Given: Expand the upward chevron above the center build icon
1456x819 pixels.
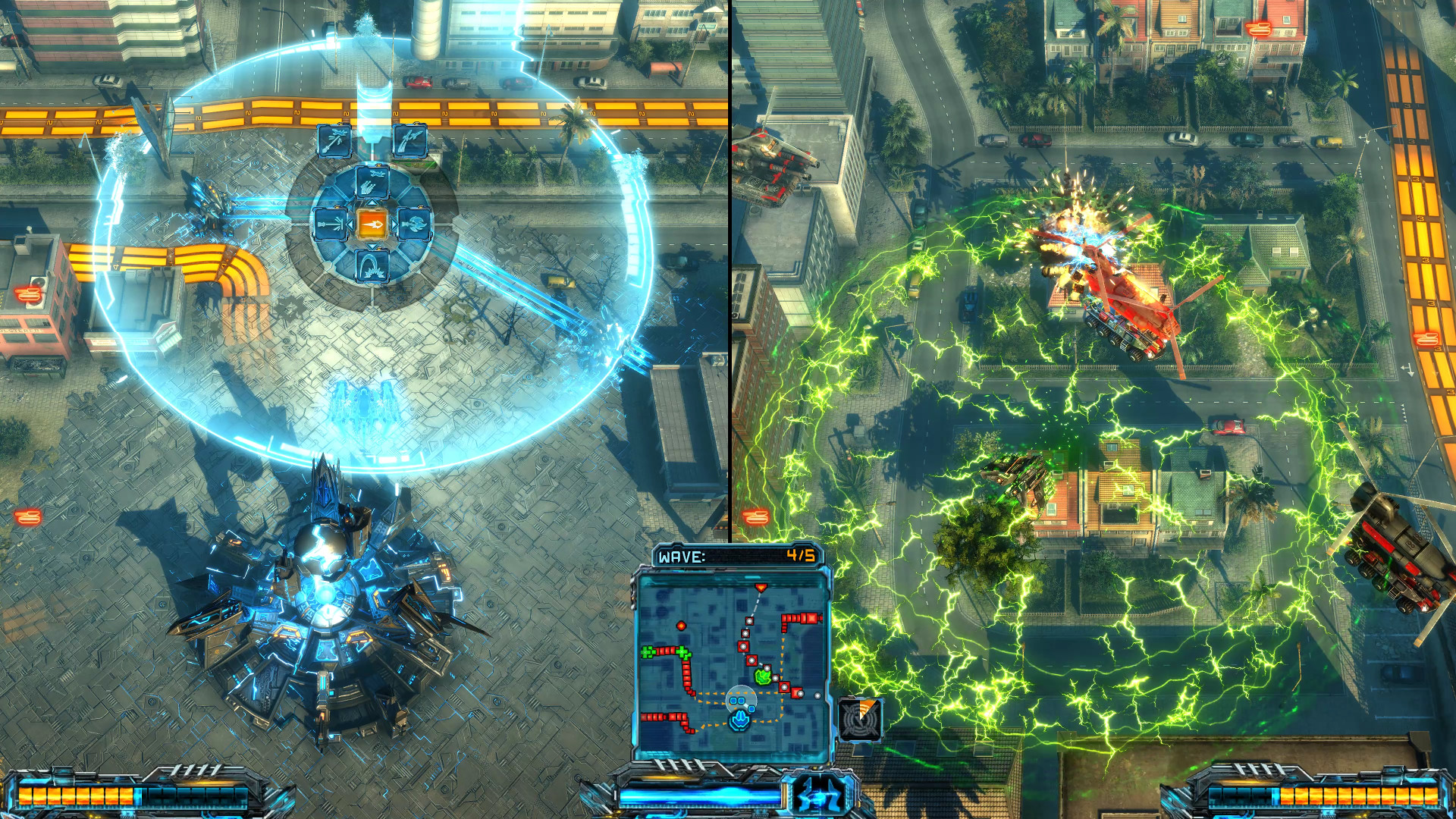Looking at the screenshot, I should (372, 202).
